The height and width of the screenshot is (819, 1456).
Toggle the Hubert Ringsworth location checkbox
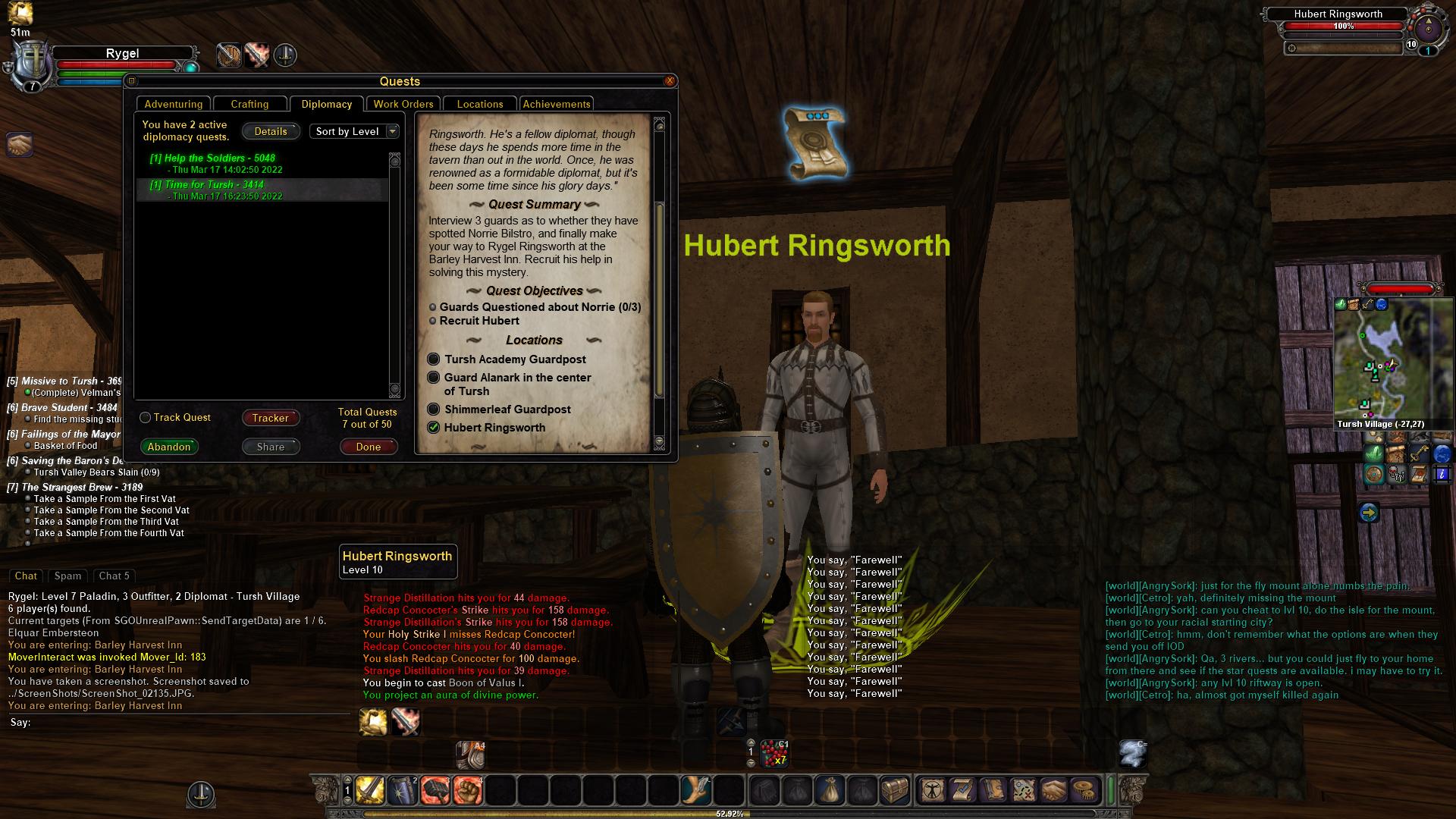tap(434, 428)
